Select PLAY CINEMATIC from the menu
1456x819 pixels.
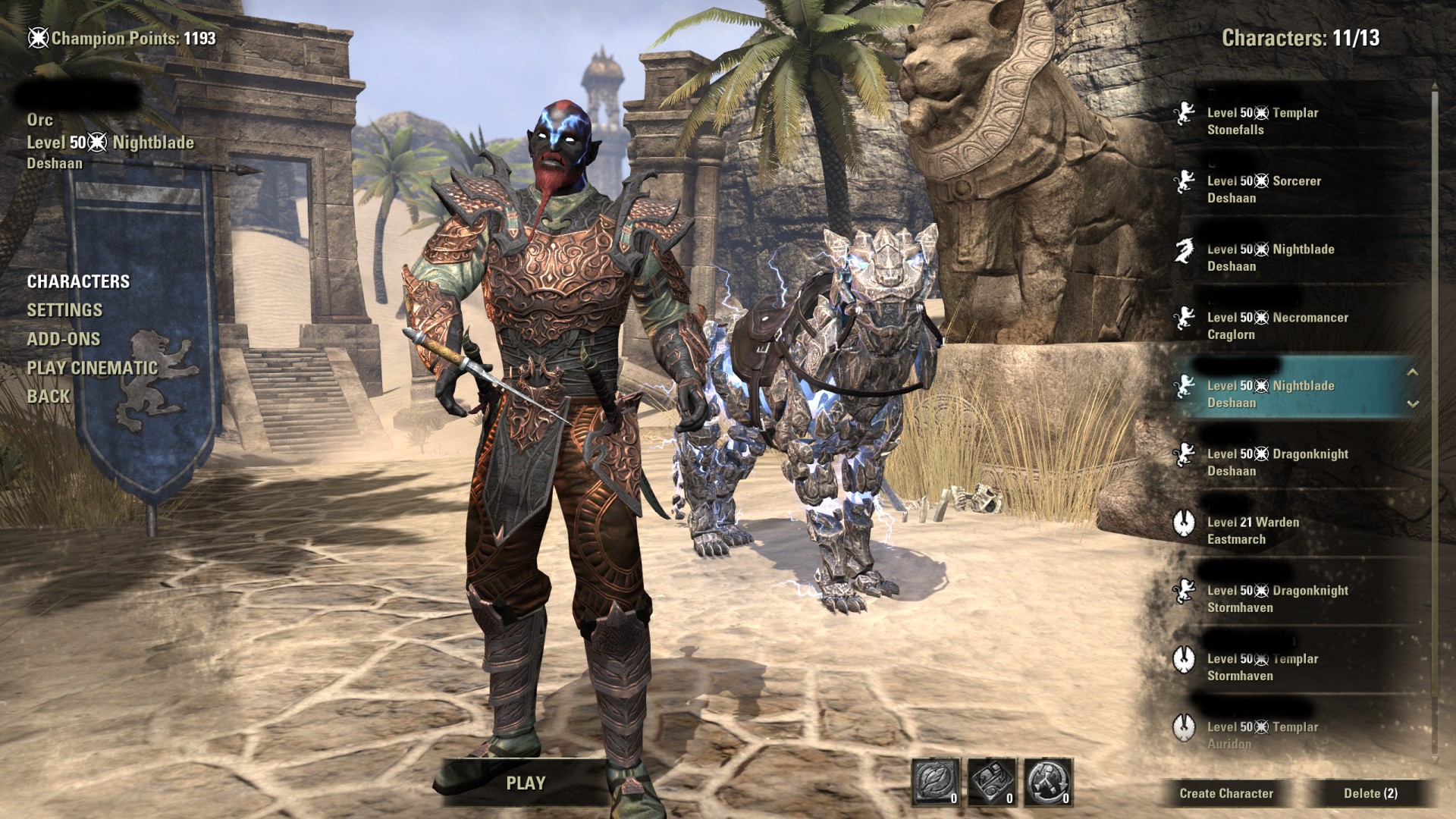pyautogui.click(x=93, y=368)
